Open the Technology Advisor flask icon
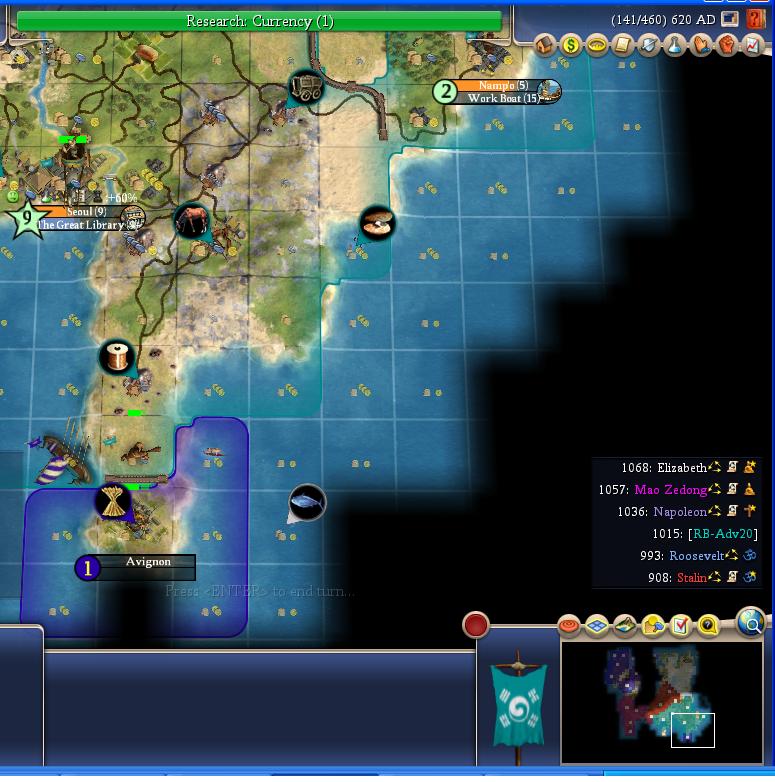 point(675,45)
